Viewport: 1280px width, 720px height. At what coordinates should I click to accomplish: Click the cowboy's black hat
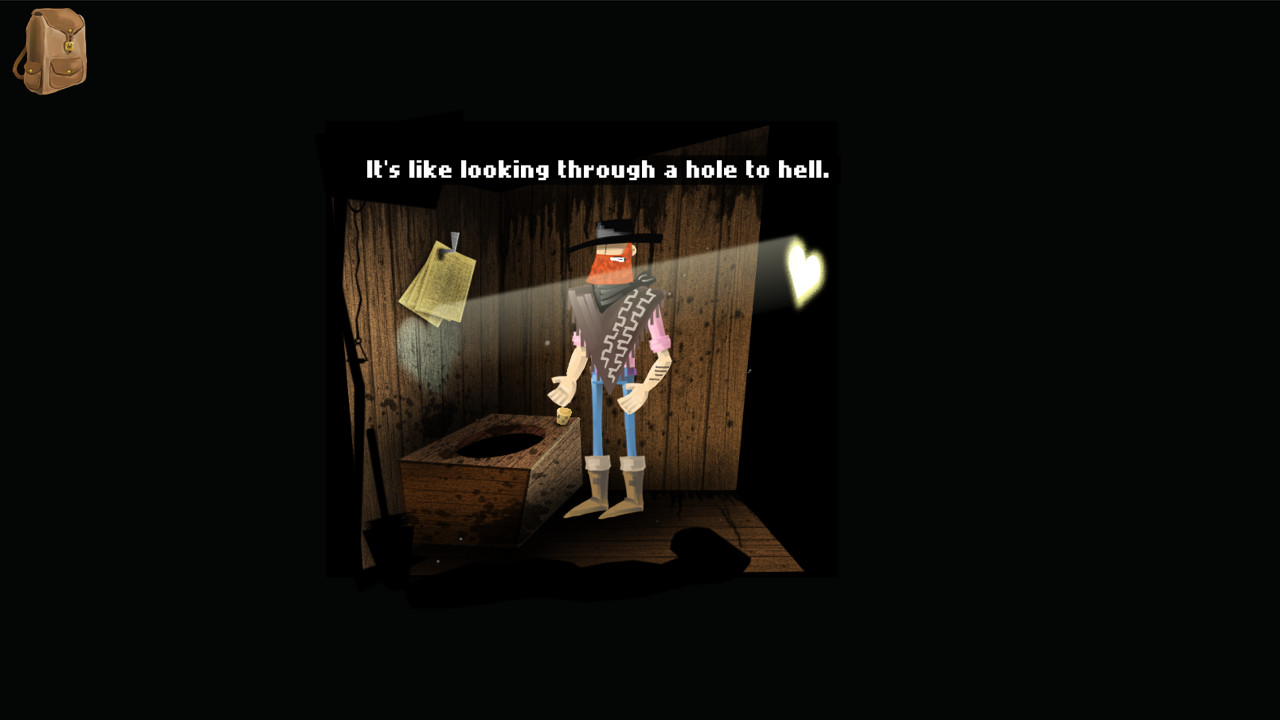612,231
